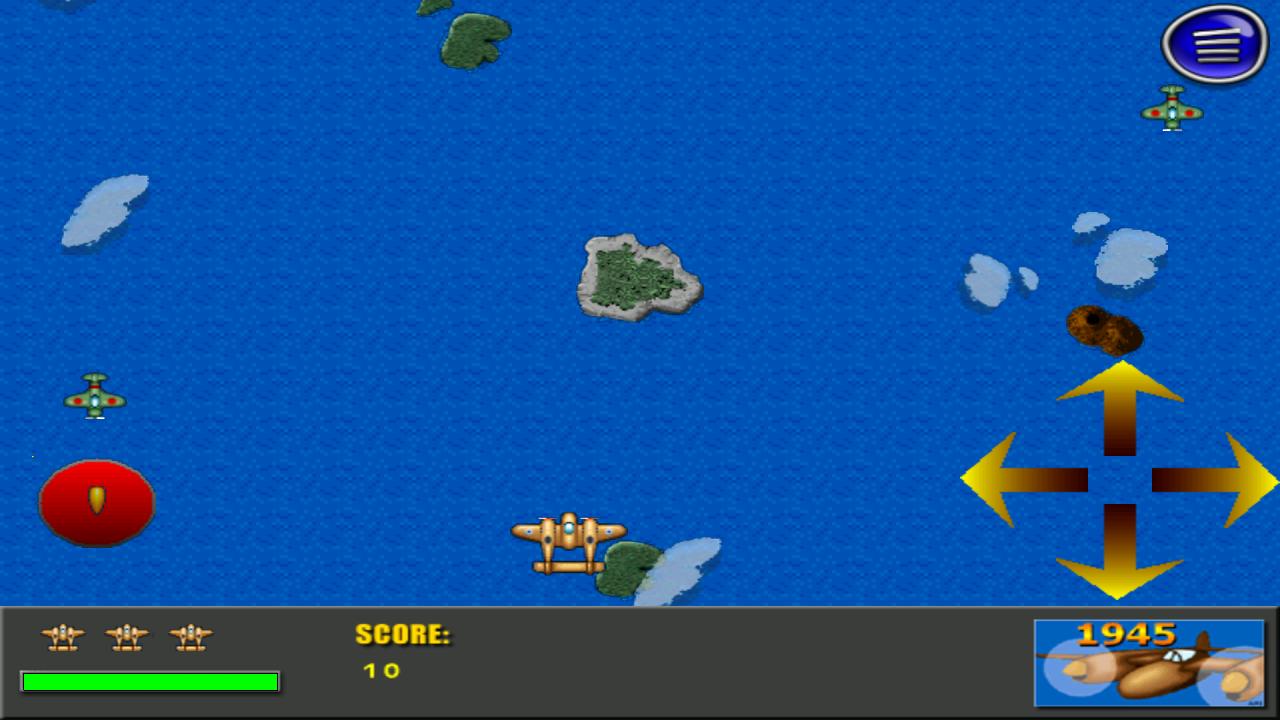Tap the red fire button
Viewport: 1280px width, 720px height.
pyautogui.click(x=96, y=501)
